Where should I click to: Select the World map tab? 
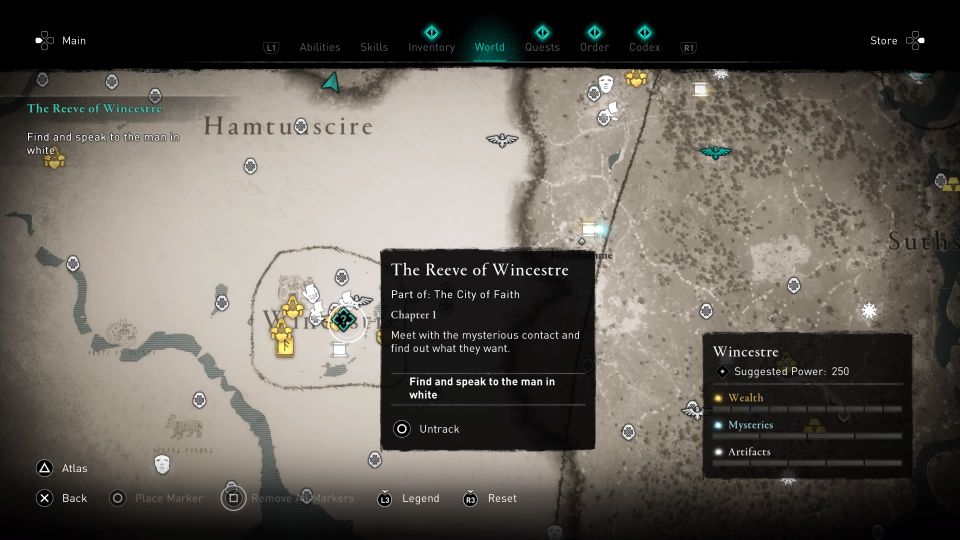pyautogui.click(x=490, y=47)
